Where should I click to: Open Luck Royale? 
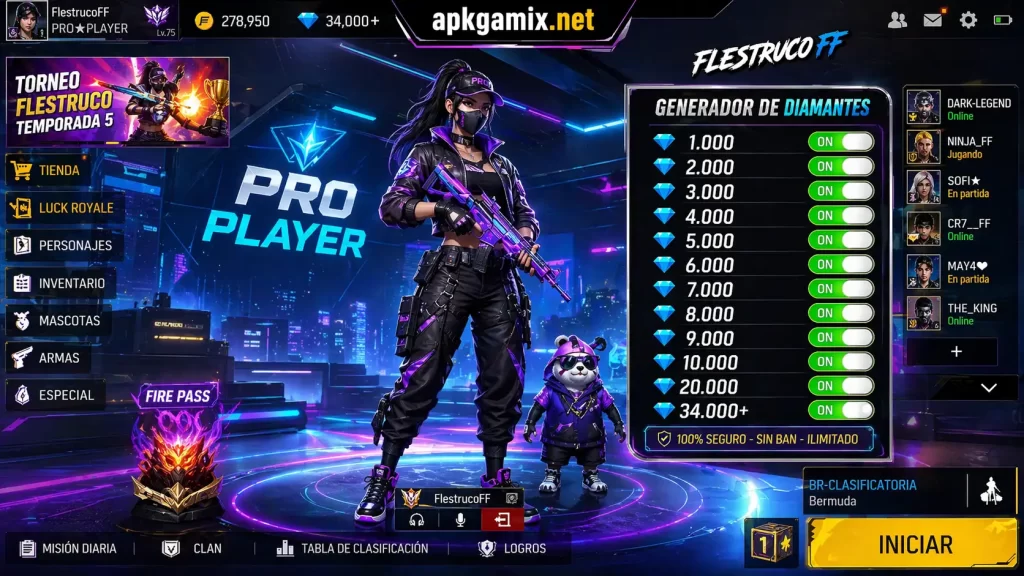63,208
